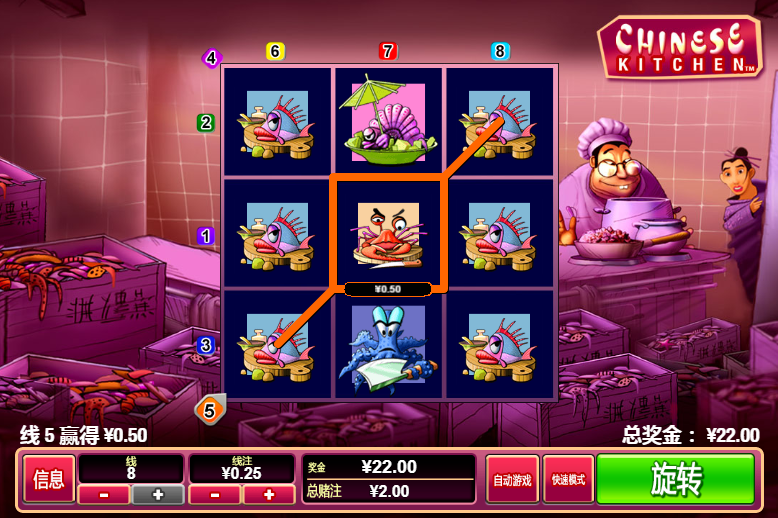The height and width of the screenshot is (518, 778).
Task: Select payline marker 5
Action: (210, 408)
